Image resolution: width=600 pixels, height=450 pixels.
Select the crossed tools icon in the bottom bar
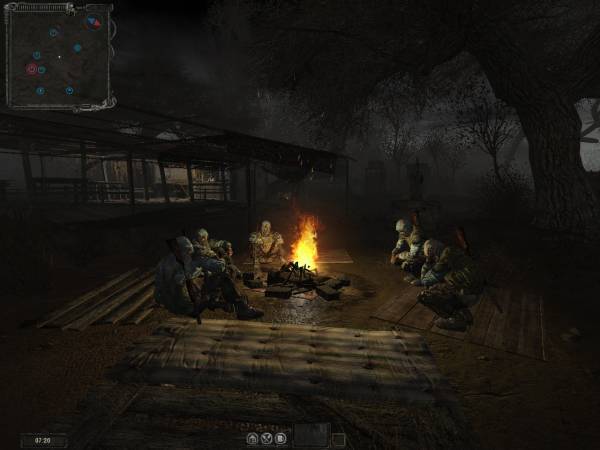266,437
